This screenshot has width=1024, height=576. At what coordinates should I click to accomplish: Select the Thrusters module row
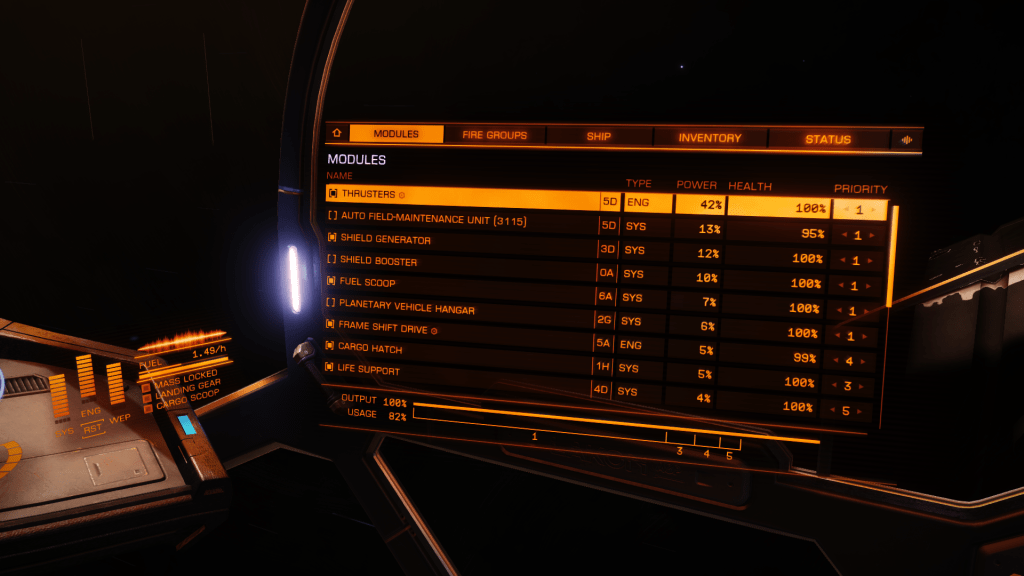click(460, 196)
